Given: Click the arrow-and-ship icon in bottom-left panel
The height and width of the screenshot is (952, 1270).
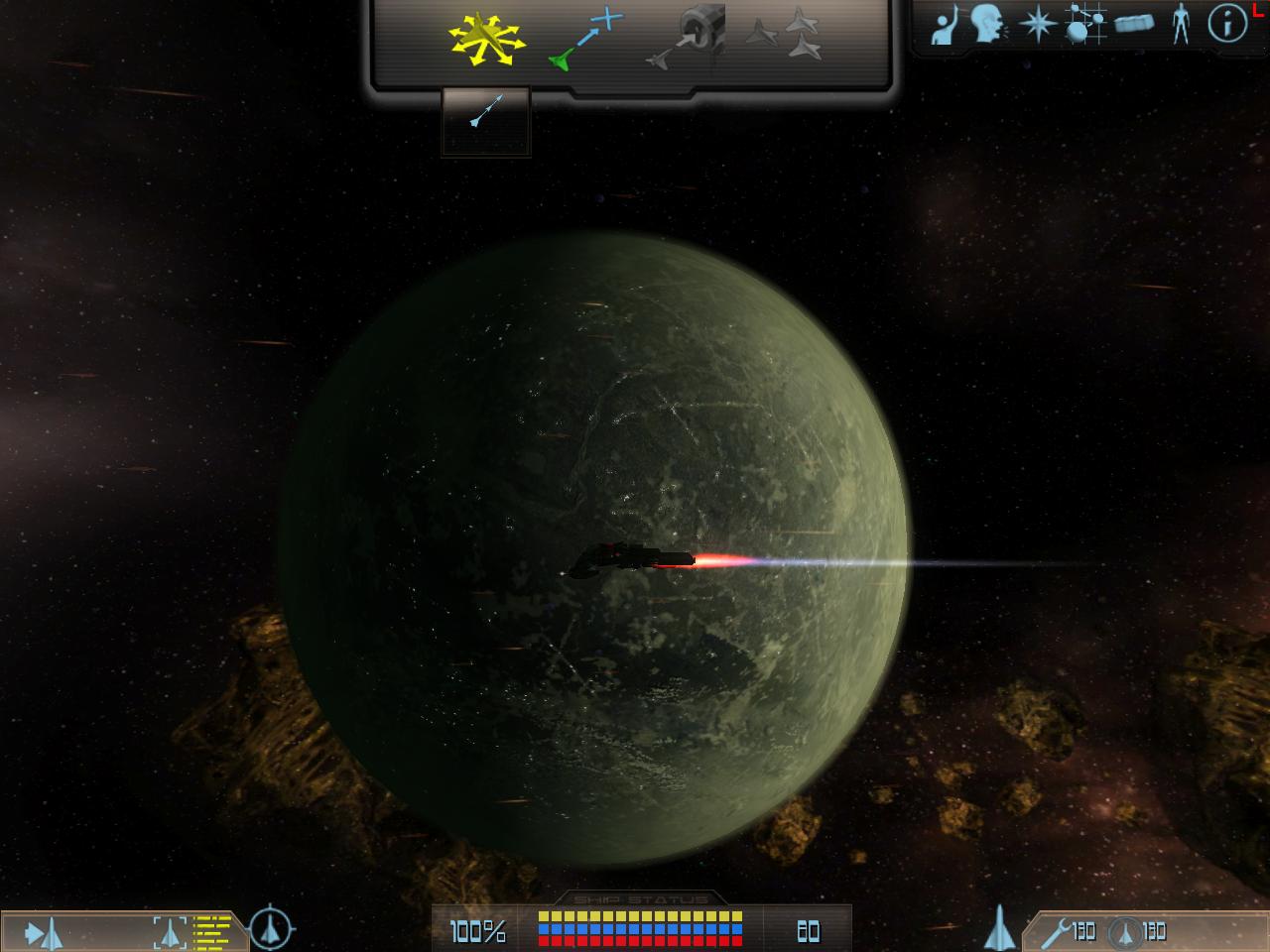Looking at the screenshot, I should click(44, 933).
